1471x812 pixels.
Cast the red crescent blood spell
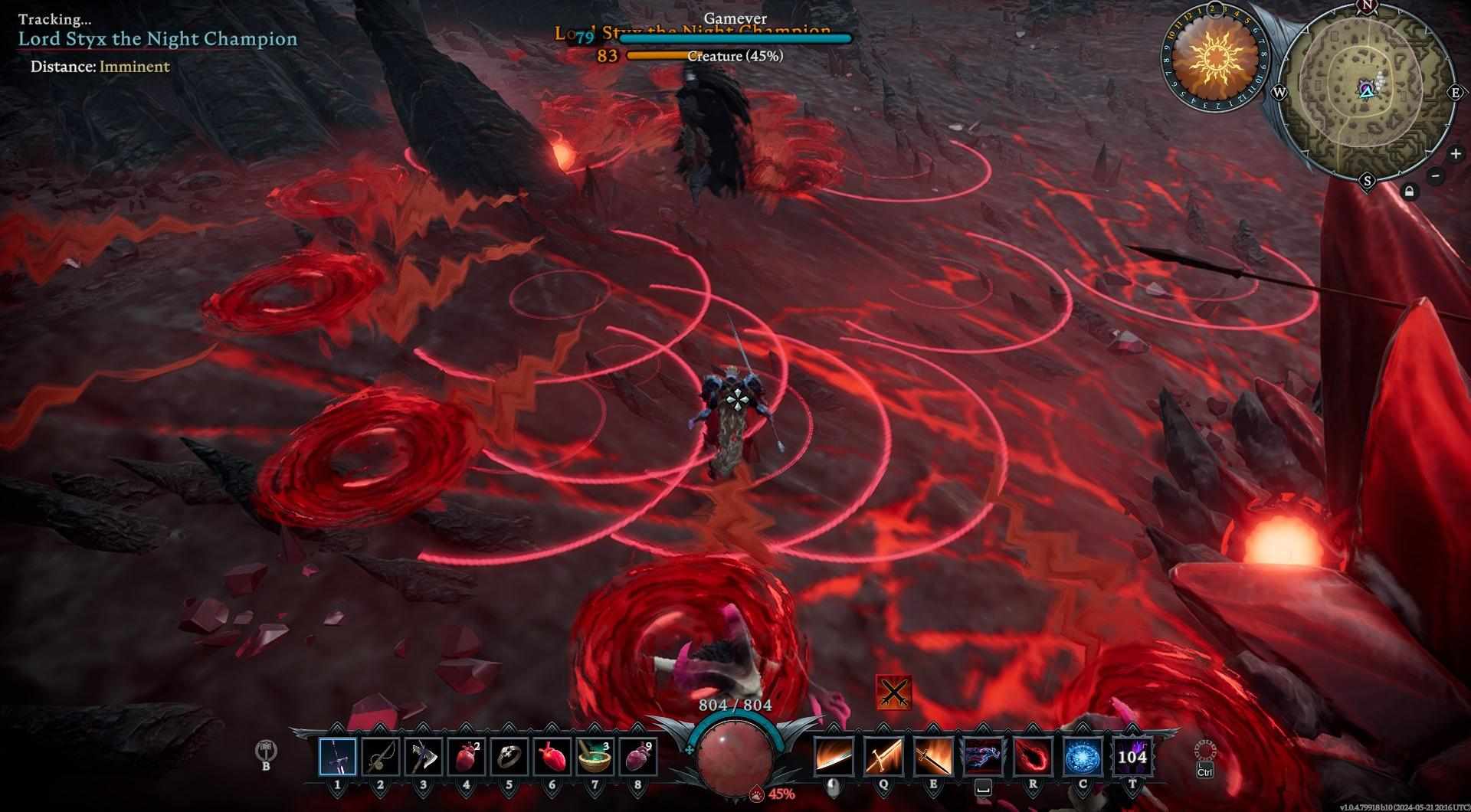click(1033, 756)
